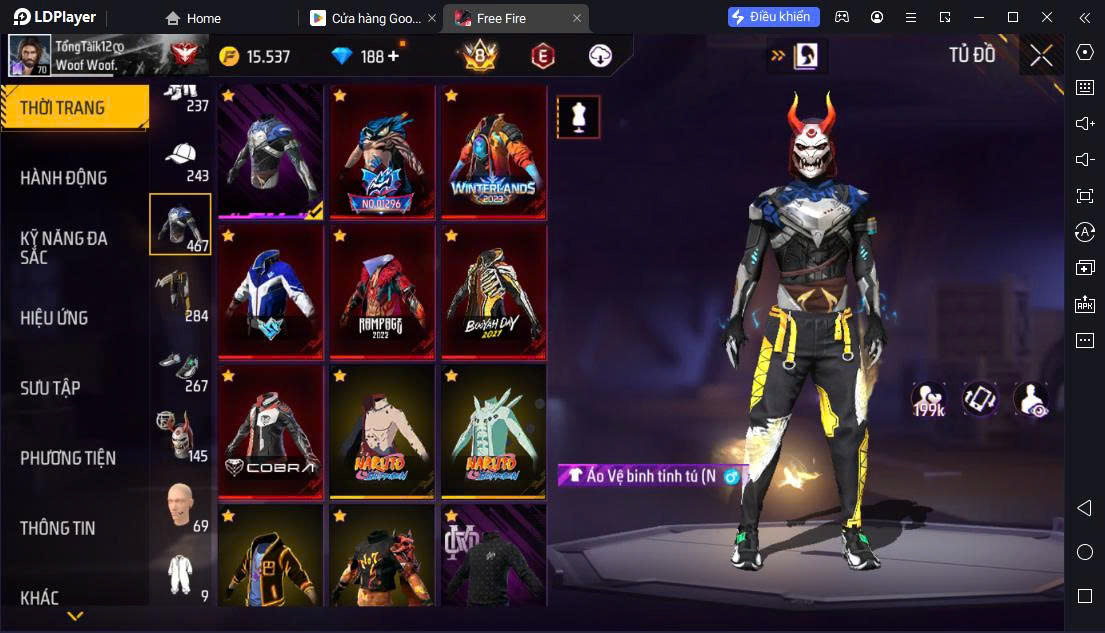Open the Hành Động category
This screenshot has width=1105, height=633.
click(x=64, y=178)
